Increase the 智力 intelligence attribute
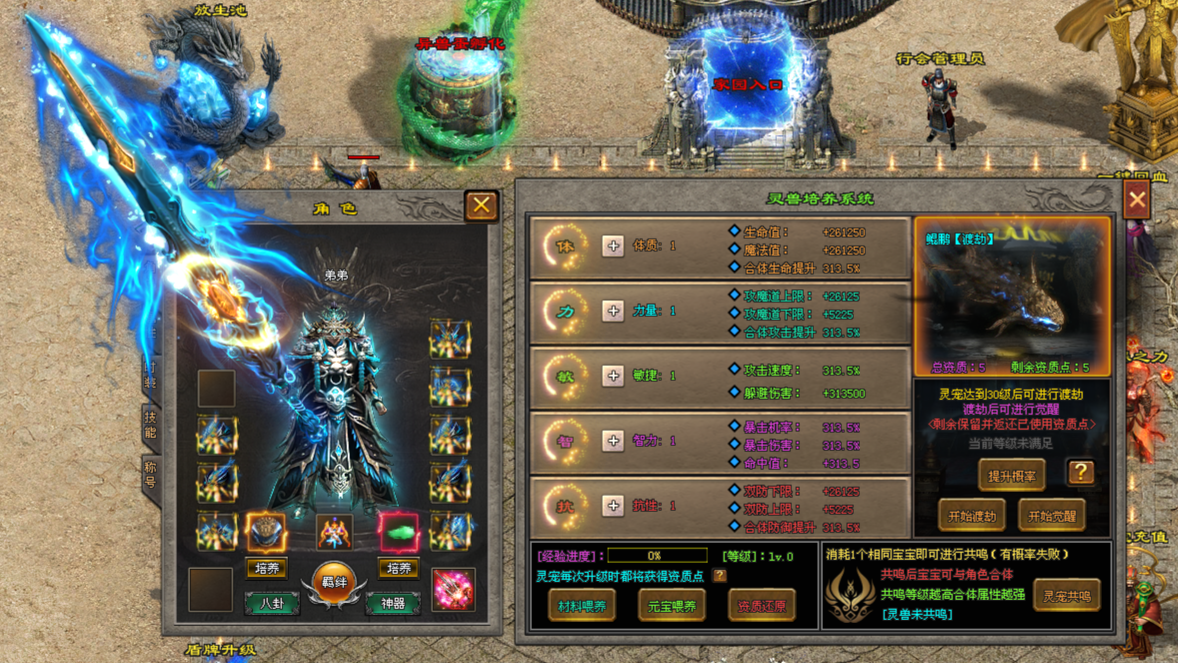 pos(613,441)
